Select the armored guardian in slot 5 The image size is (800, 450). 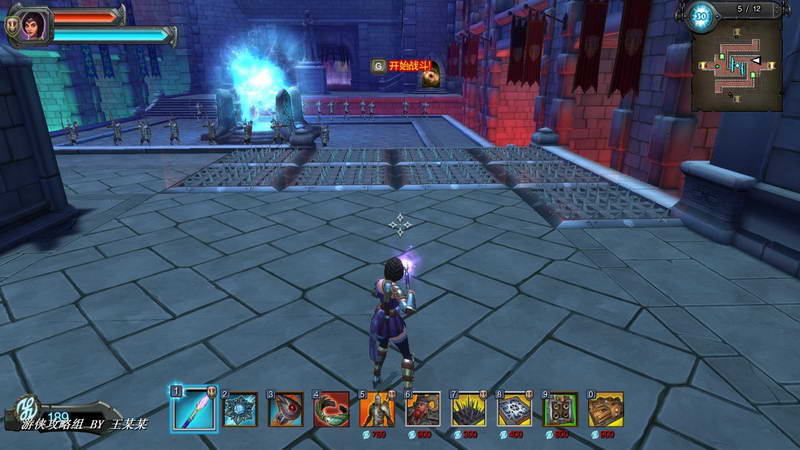coord(377,409)
